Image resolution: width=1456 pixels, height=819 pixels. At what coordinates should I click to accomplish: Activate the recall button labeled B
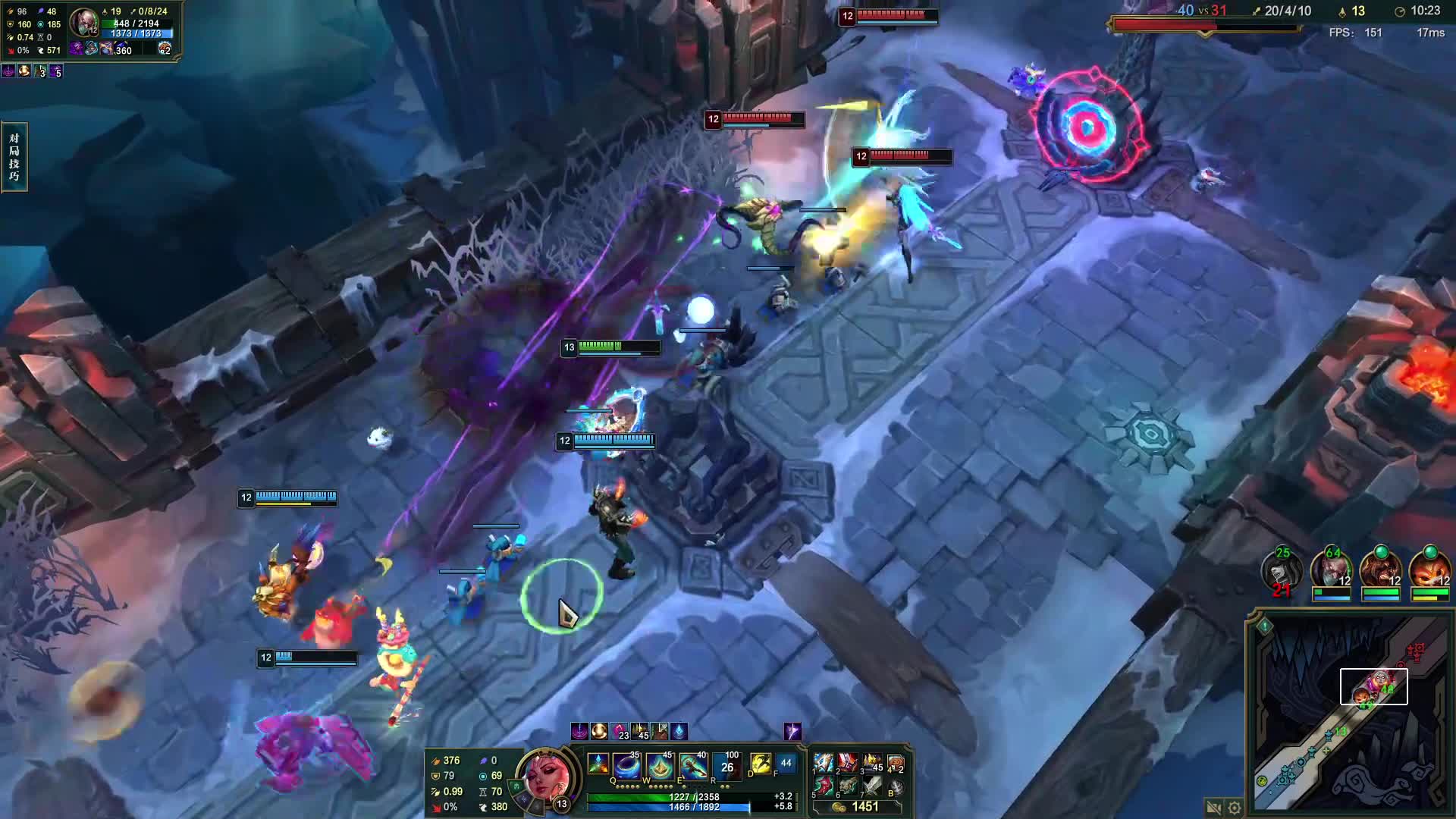(896, 787)
